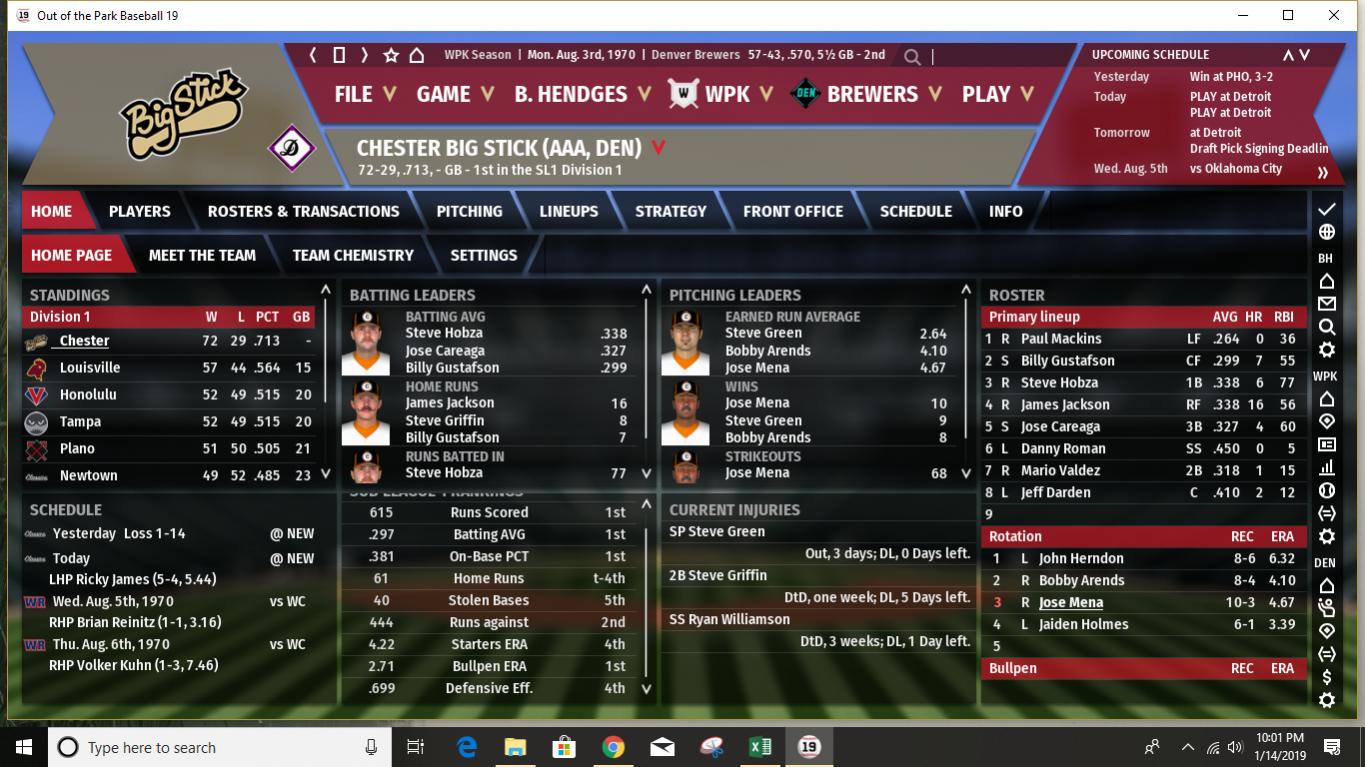The image size is (1365, 767).
Task: Open the WPK league menu
Action: (725, 94)
